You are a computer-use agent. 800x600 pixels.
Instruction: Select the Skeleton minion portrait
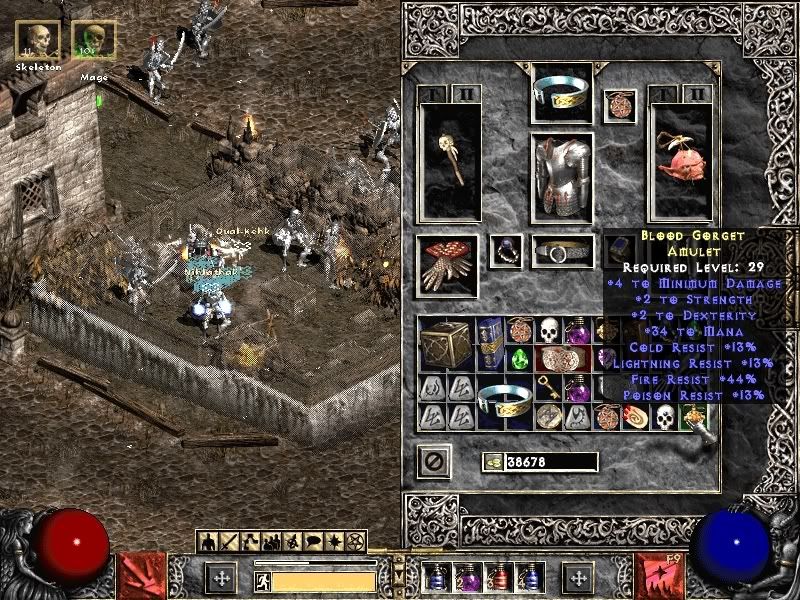coord(38,41)
